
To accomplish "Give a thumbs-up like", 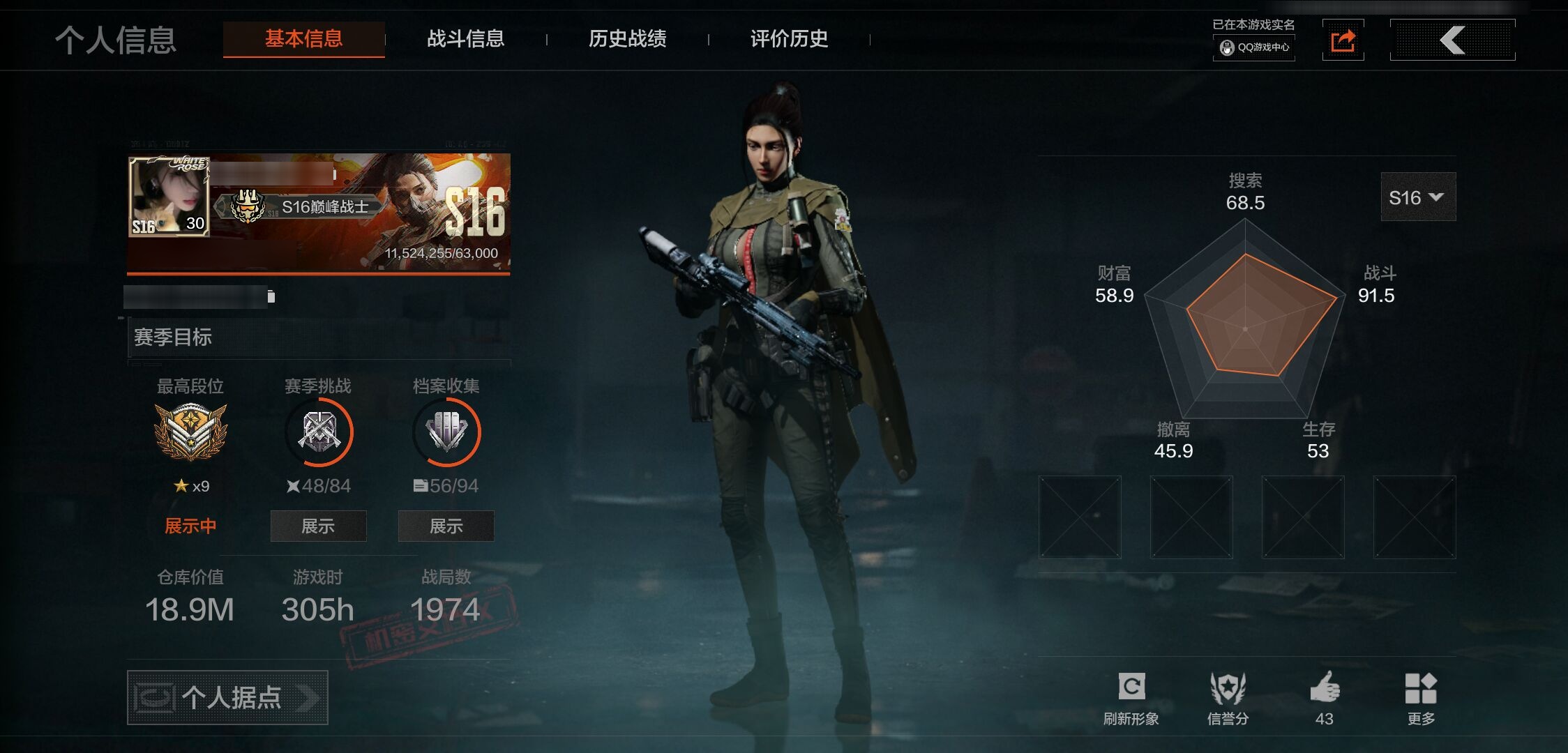I will [1324, 698].
